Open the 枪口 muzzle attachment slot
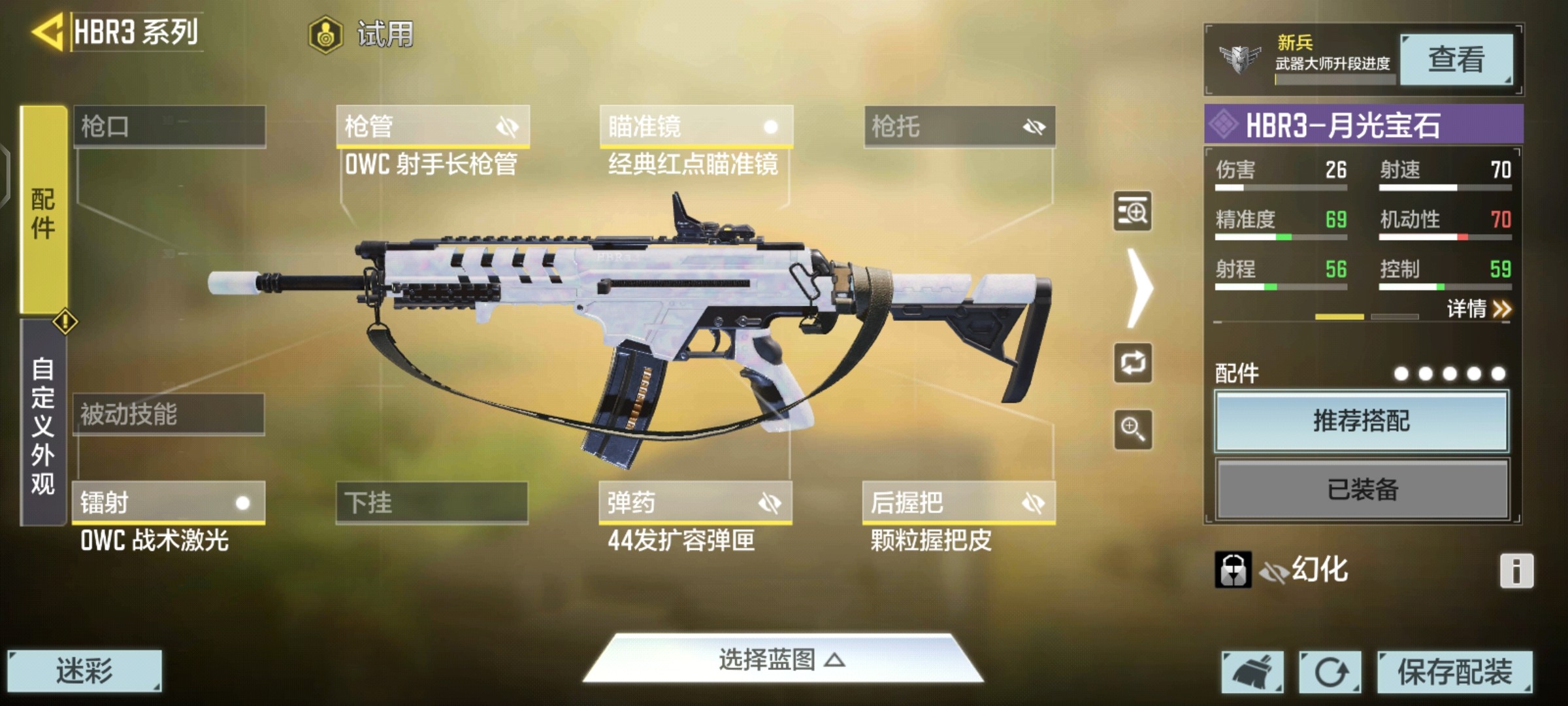Image resolution: width=1568 pixels, height=706 pixels. tap(169, 126)
